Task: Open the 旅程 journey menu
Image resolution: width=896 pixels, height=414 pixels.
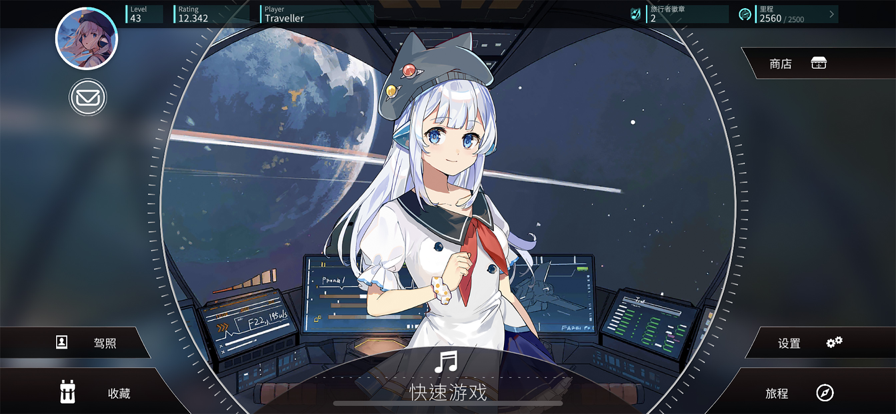Action: (800, 393)
